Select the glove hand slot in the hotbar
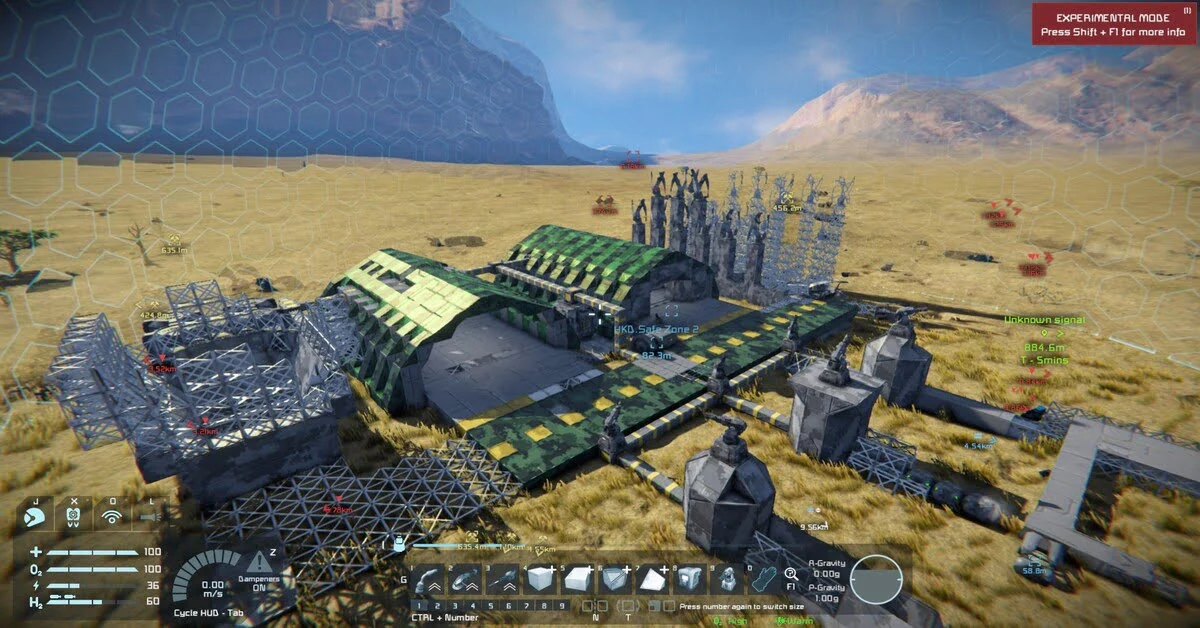Viewport: 1200px width, 628px height. click(764, 579)
